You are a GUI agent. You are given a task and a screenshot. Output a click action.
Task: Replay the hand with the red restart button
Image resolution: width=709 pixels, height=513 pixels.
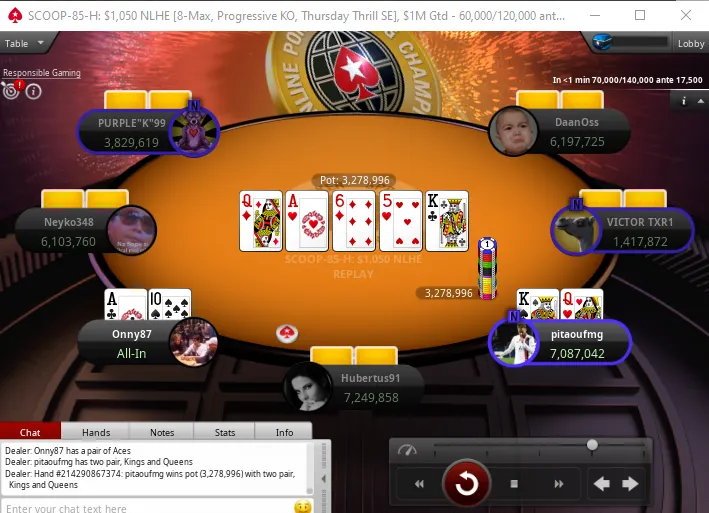click(x=466, y=484)
